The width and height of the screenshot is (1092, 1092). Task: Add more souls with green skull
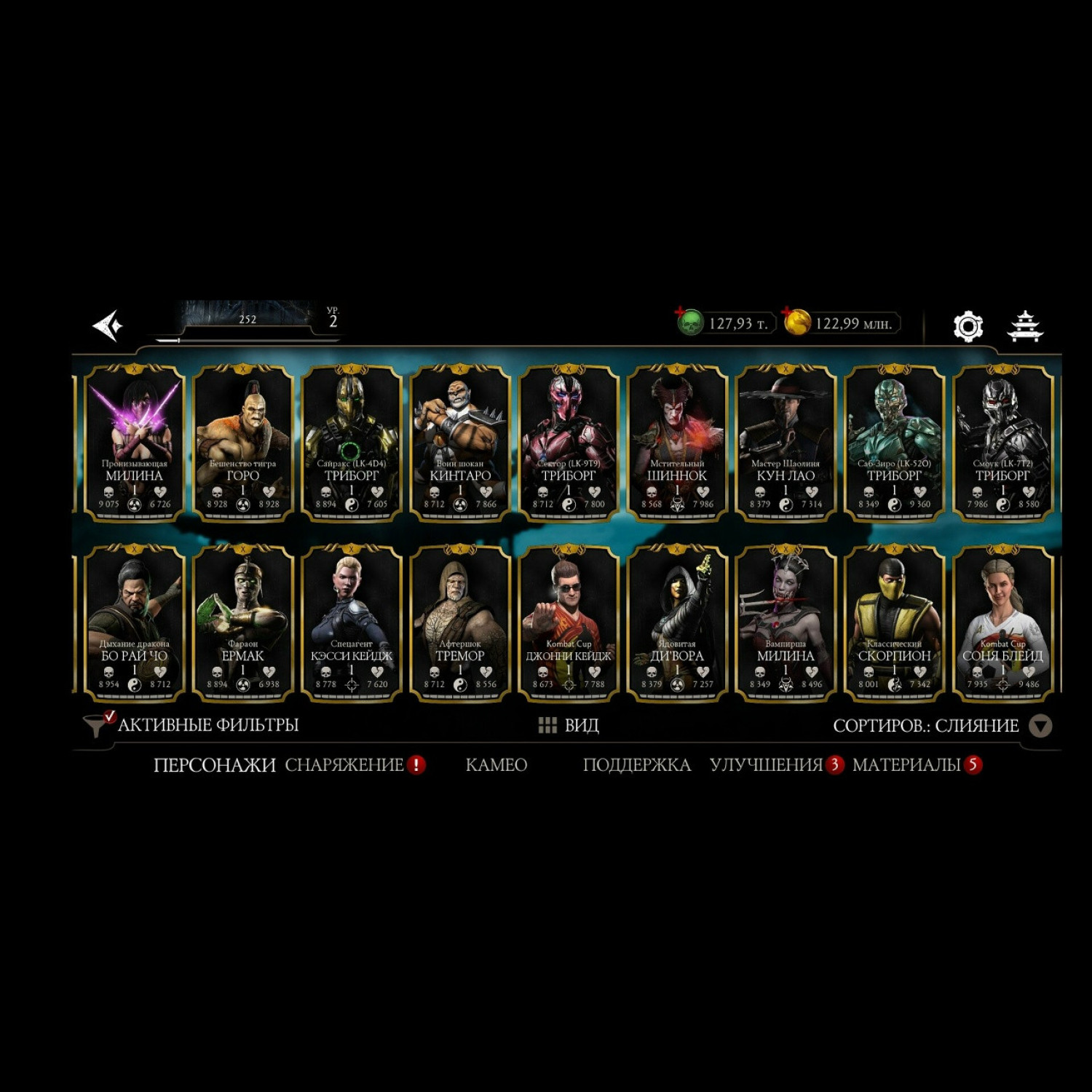[x=689, y=323]
